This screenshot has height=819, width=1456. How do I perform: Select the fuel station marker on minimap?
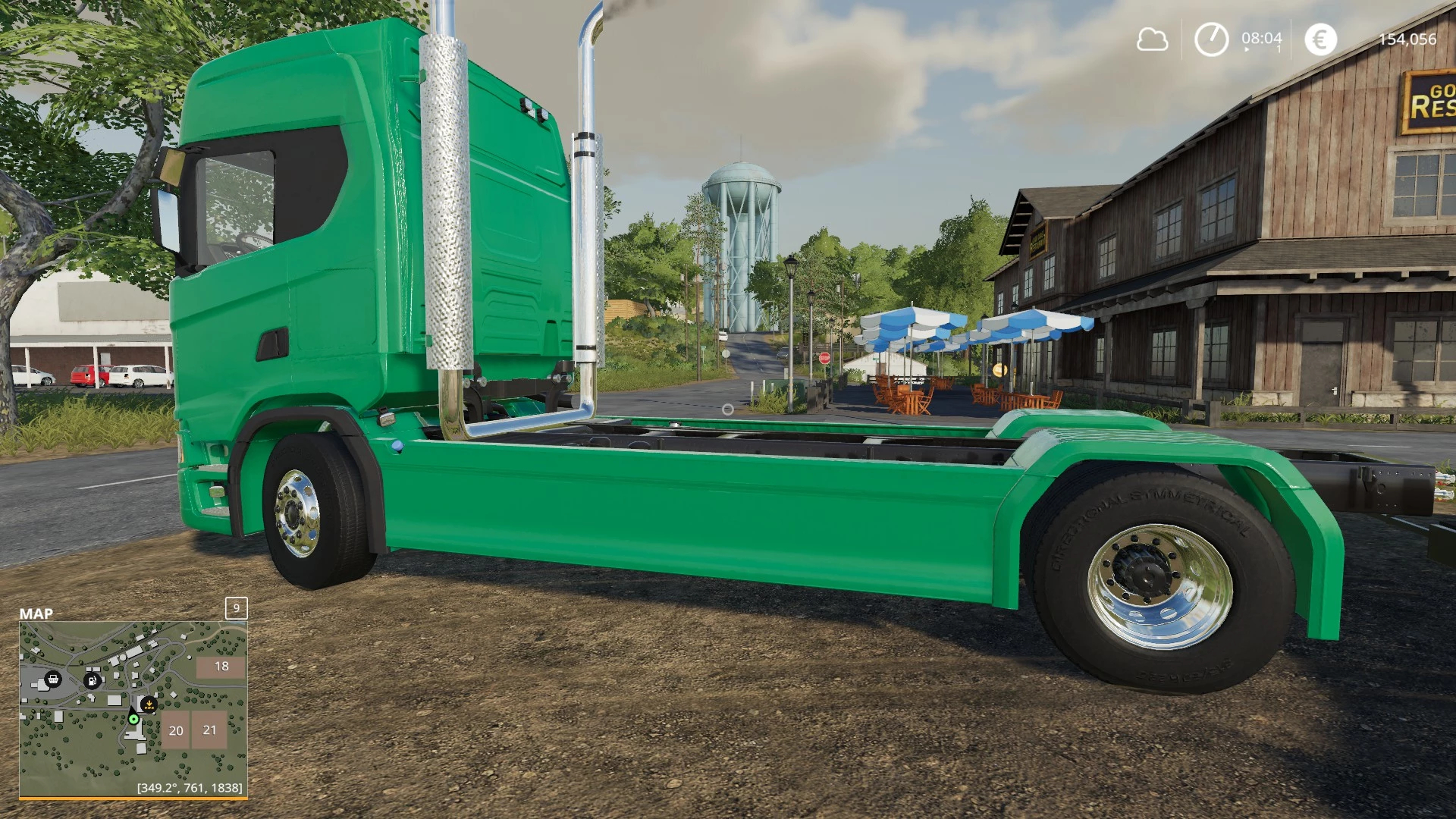tap(92, 680)
